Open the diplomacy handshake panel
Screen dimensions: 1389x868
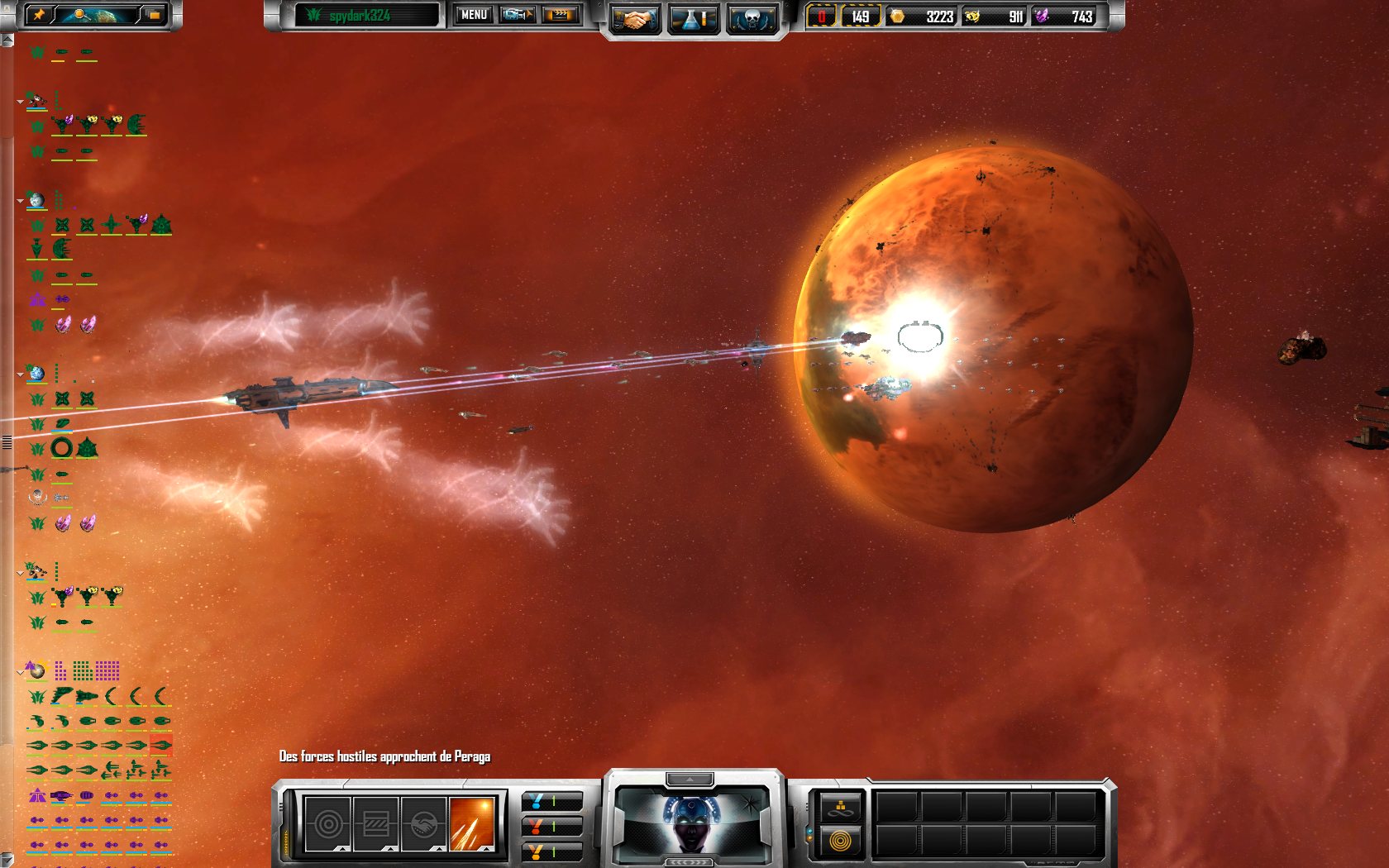click(637, 18)
